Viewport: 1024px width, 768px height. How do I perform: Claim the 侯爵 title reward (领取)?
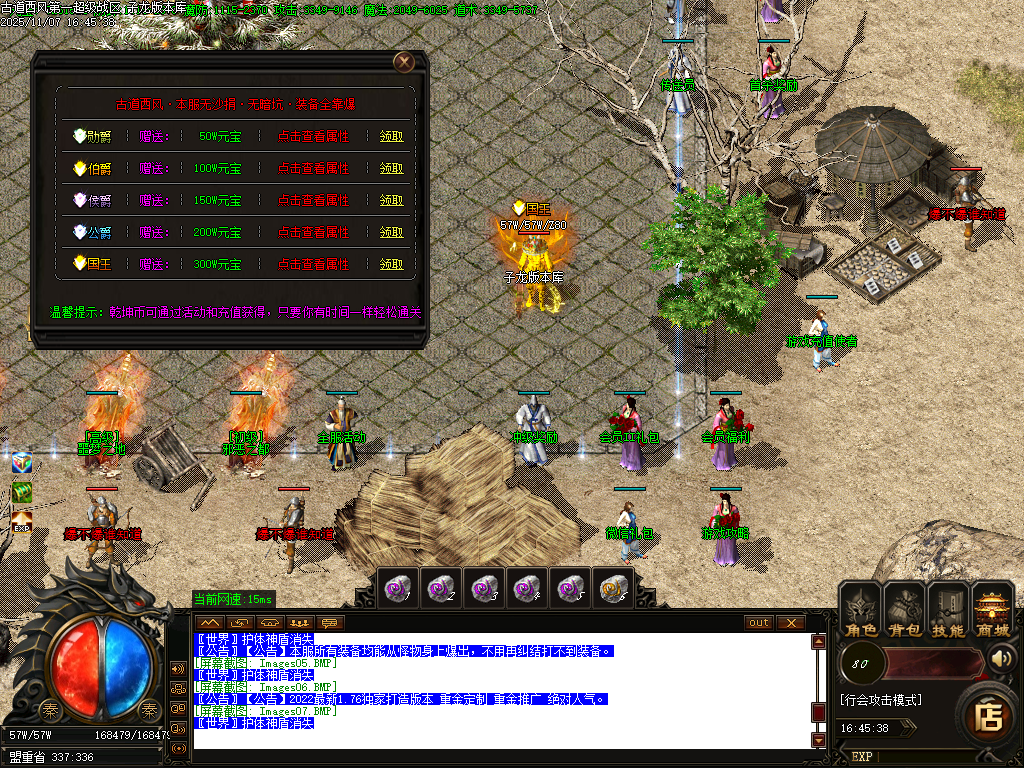(392, 200)
